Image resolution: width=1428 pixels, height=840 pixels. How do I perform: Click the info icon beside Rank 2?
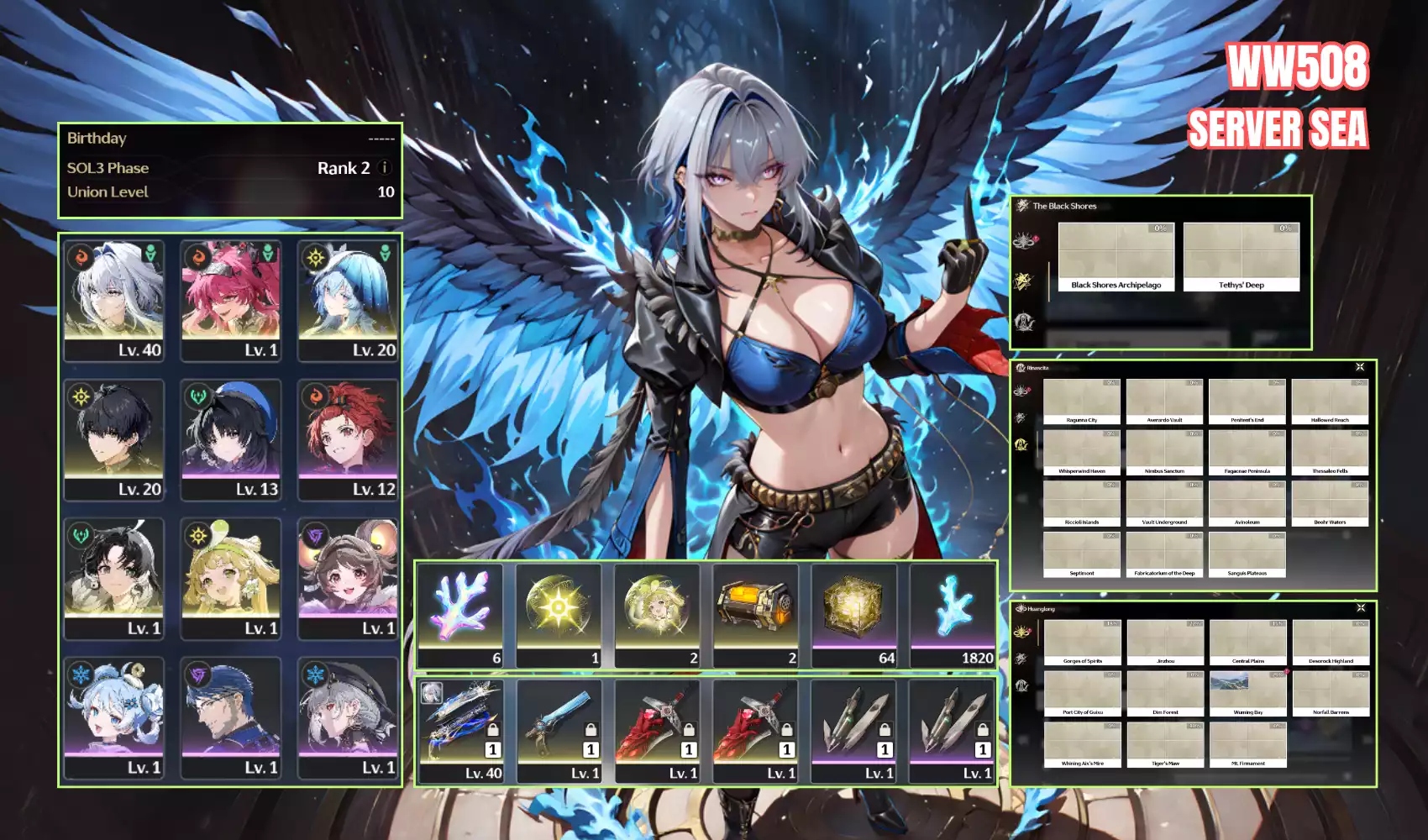point(385,168)
